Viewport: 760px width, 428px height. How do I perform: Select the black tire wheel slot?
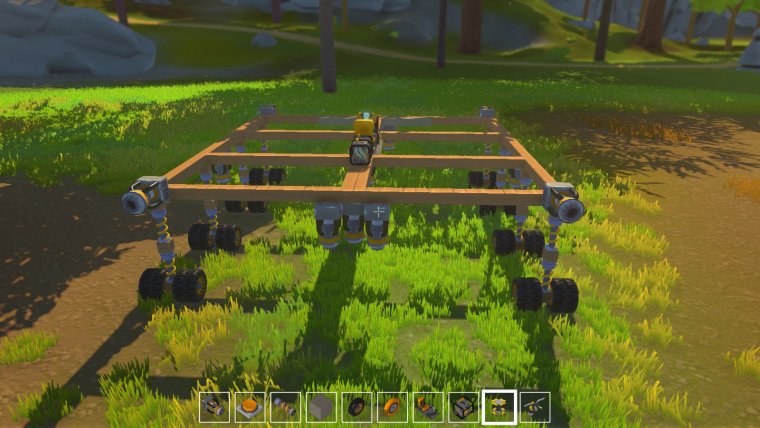pyautogui.click(x=356, y=407)
